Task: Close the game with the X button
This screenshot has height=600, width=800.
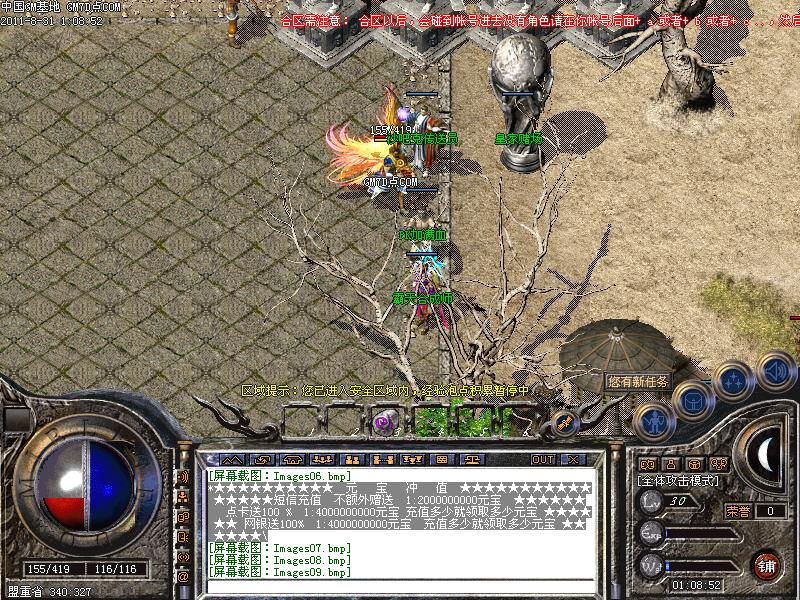Action: click(x=573, y=459)
